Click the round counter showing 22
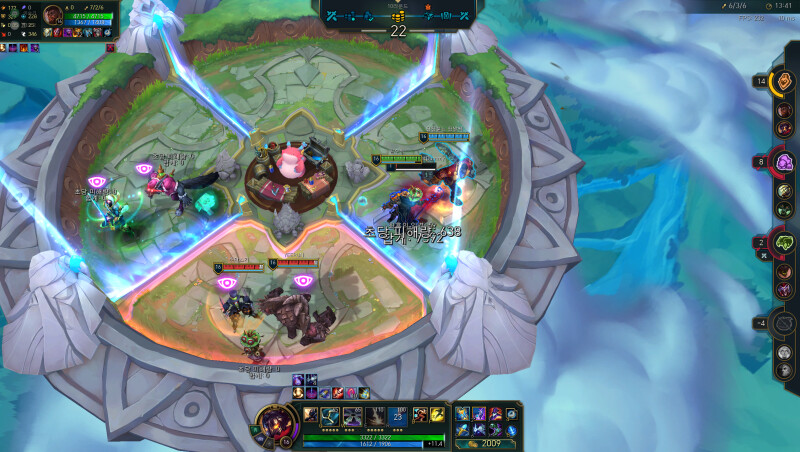The height and width of the screenshot is (452, 800). coord(399,30)
